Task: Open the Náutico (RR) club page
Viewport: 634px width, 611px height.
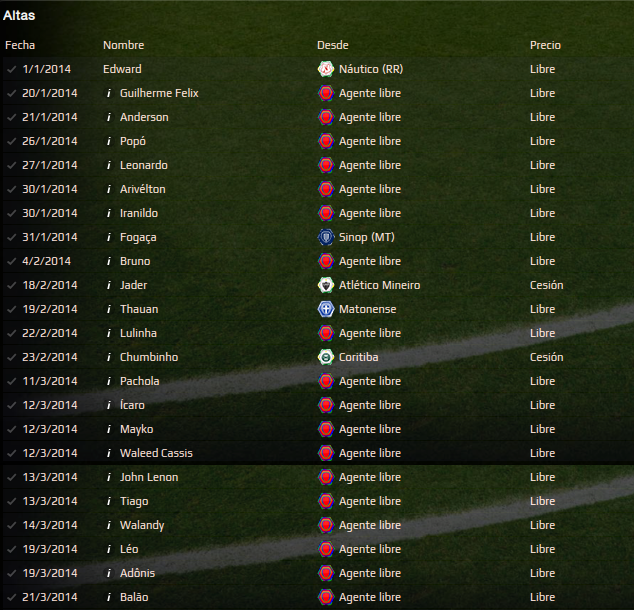Action: [370, 69]
